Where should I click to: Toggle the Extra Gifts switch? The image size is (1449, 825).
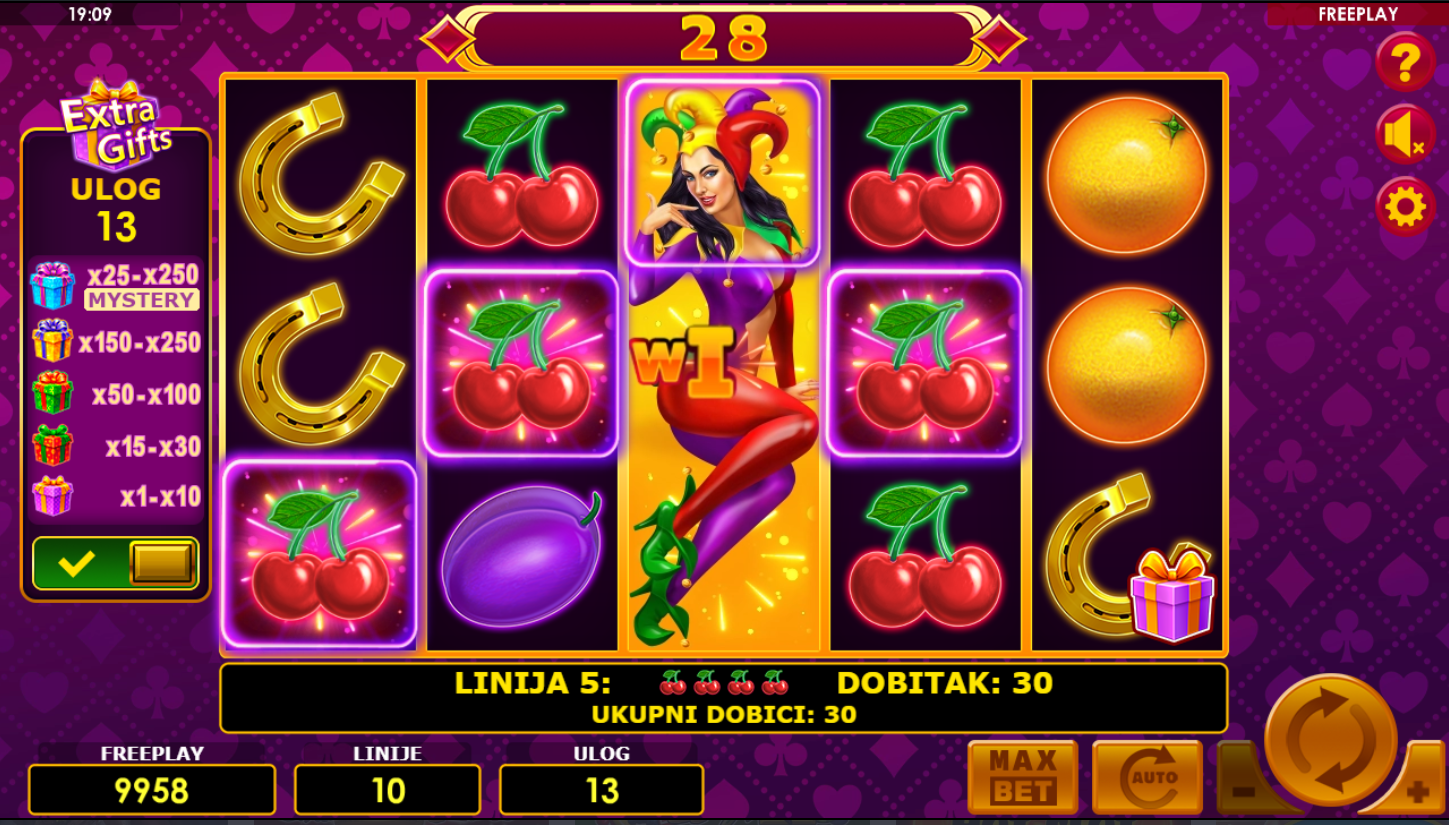[x=116, y=563]
